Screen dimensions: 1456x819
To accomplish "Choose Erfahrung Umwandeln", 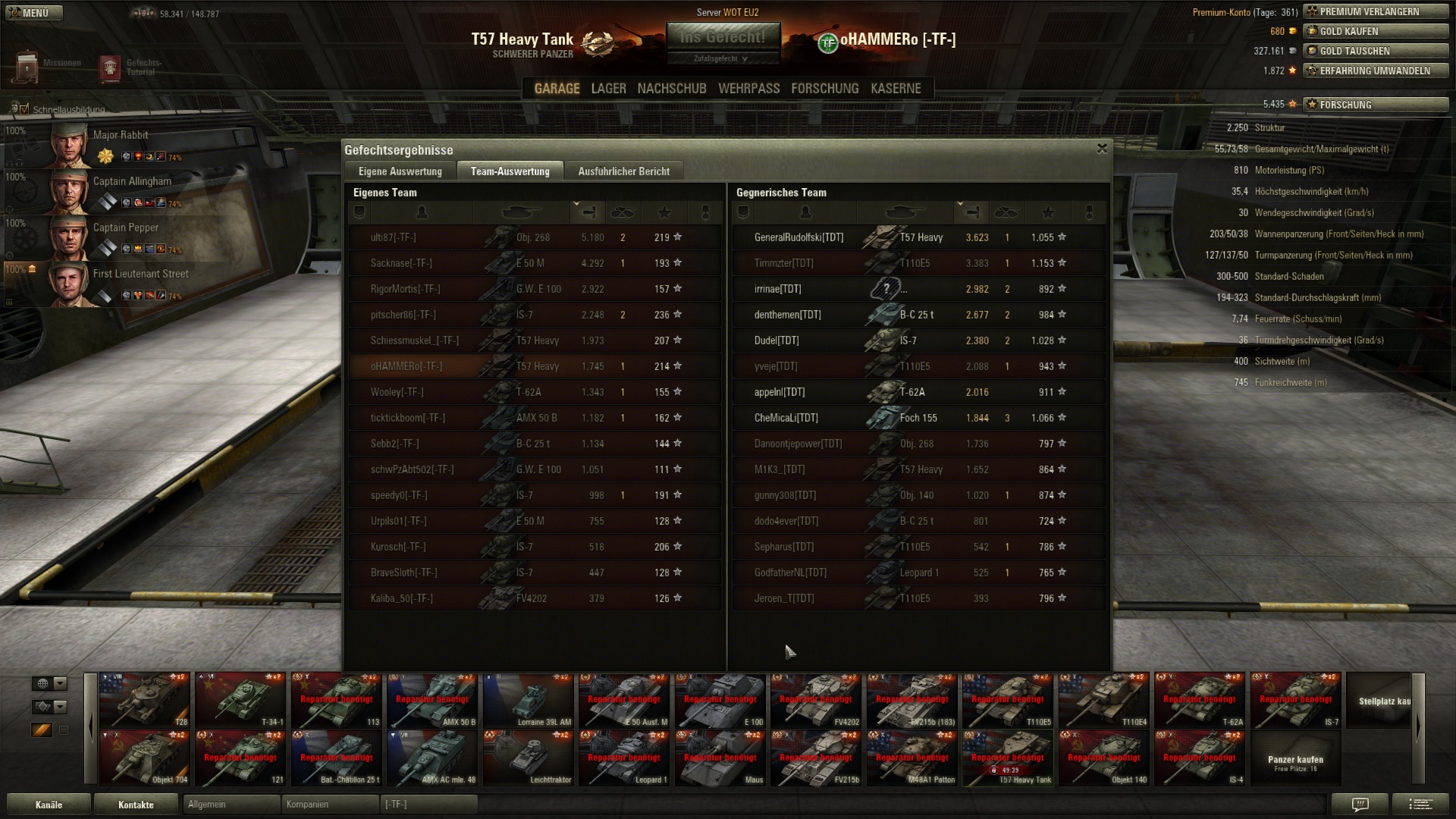I will coord(1376,71).
